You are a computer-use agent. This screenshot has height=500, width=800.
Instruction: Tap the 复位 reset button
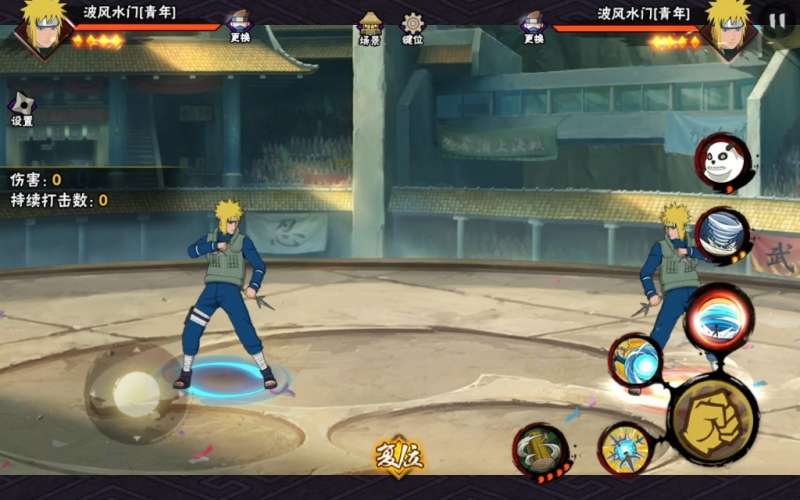click(399, 457)
